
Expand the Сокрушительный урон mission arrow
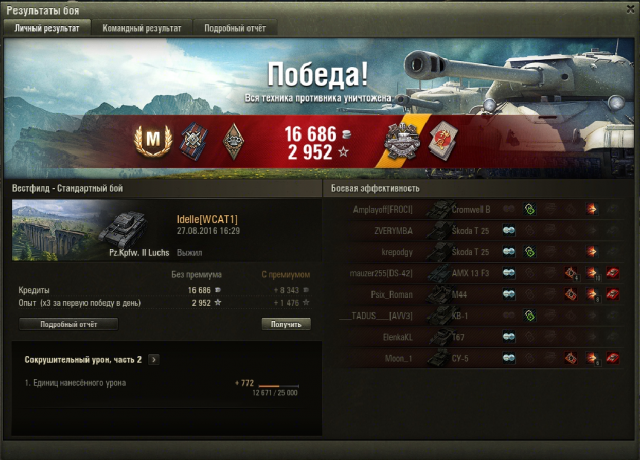click(153, 359)
